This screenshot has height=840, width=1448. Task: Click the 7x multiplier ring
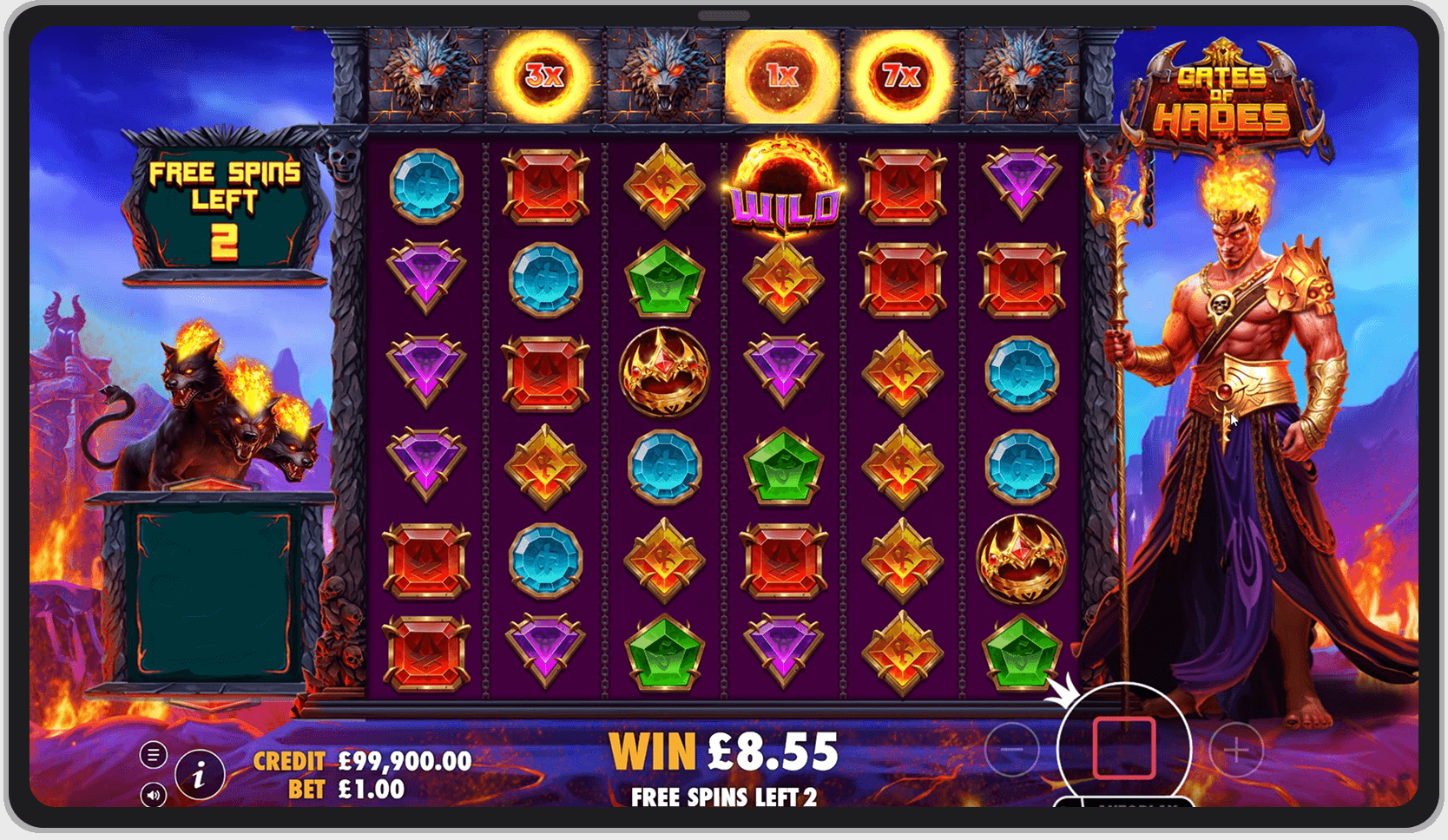tap(901, 76)
